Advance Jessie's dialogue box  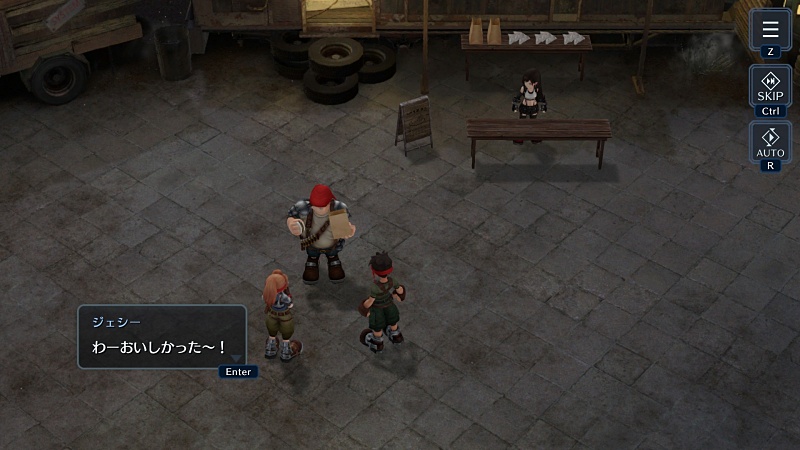(x=162, y=337)
